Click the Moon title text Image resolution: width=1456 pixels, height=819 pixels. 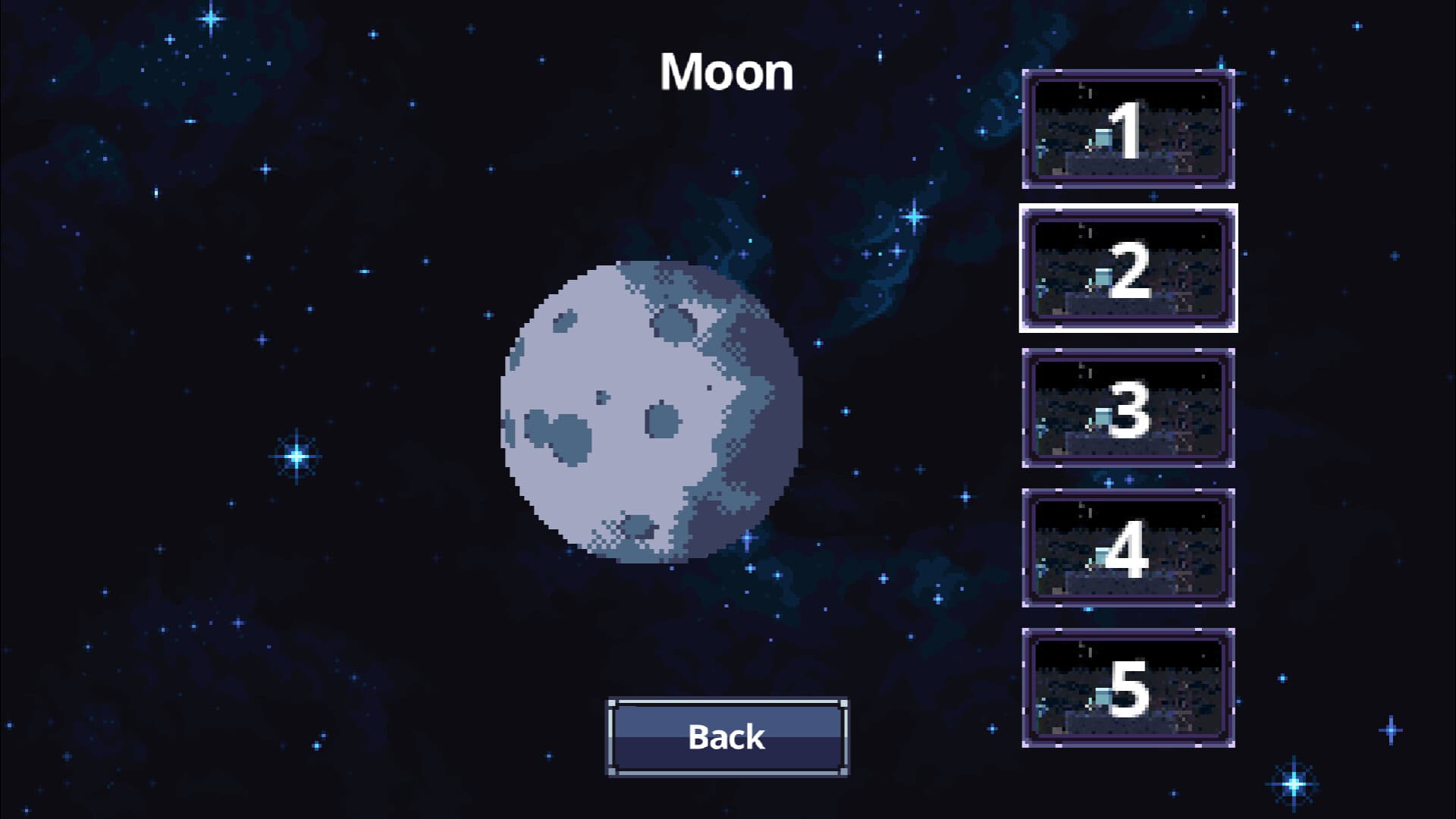click(726, 72)
